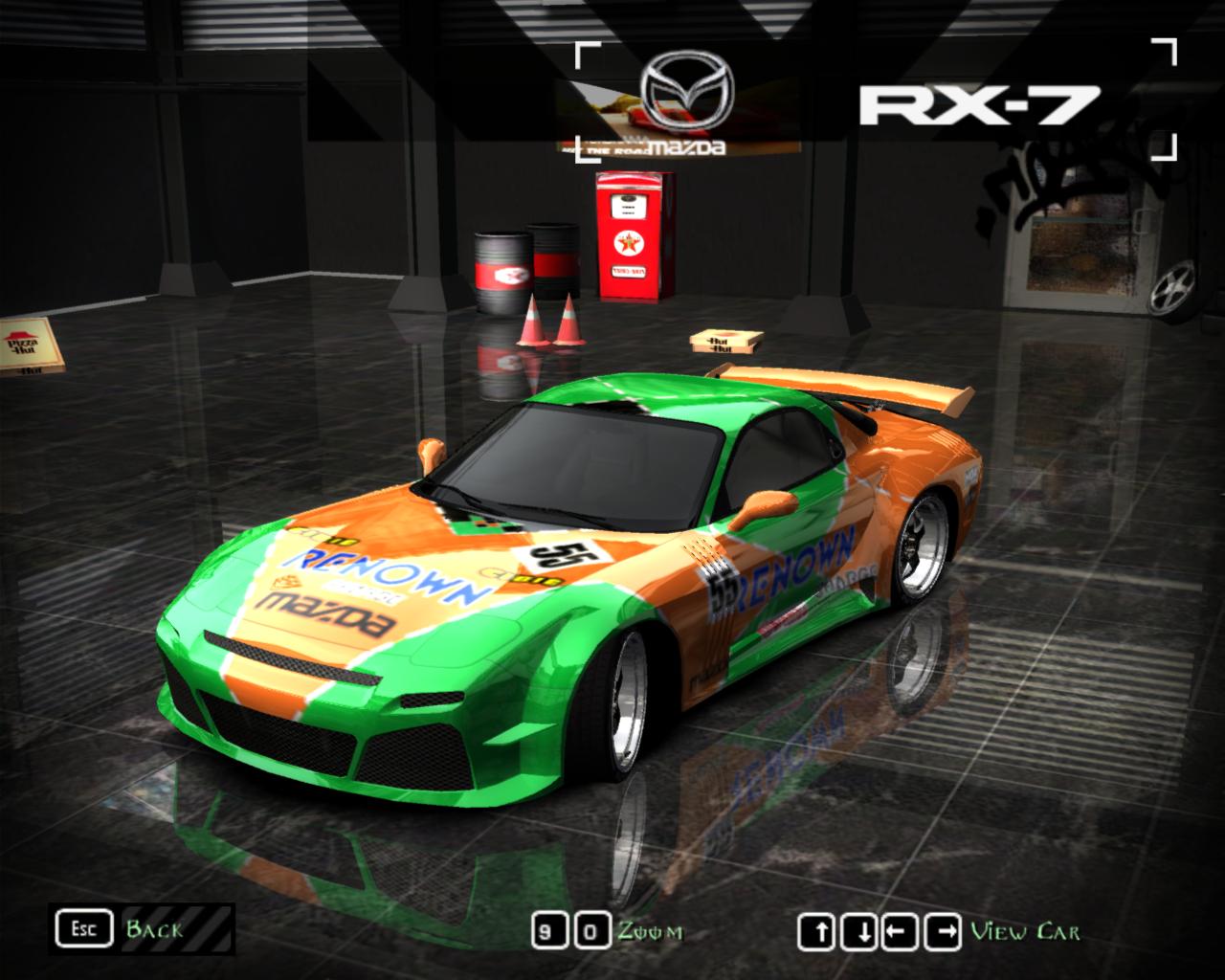Click the Esc key icon
1225x980 pixels.
[x=86, y=926]
